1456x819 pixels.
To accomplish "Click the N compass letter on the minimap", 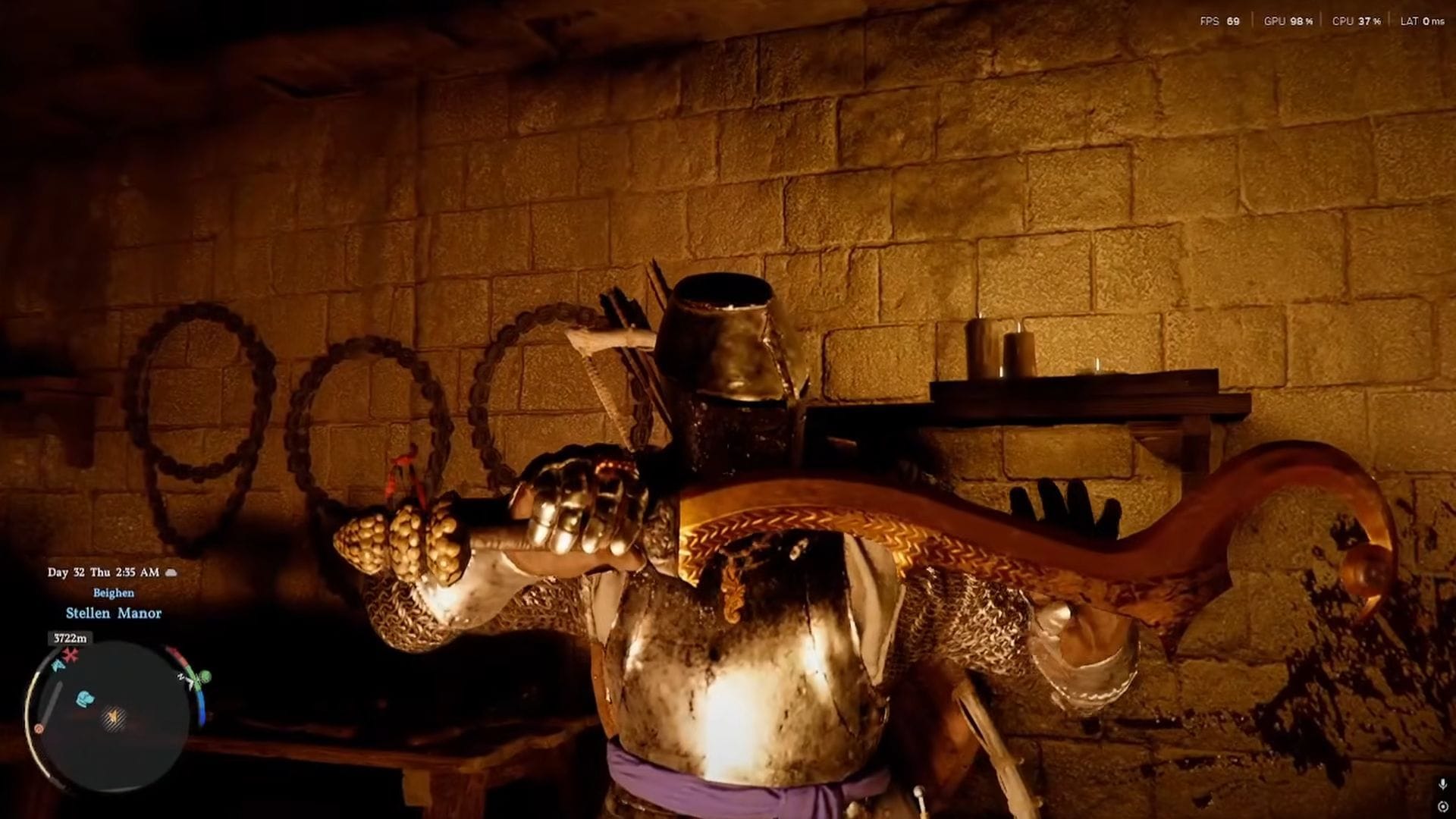I will pos(180,676).
